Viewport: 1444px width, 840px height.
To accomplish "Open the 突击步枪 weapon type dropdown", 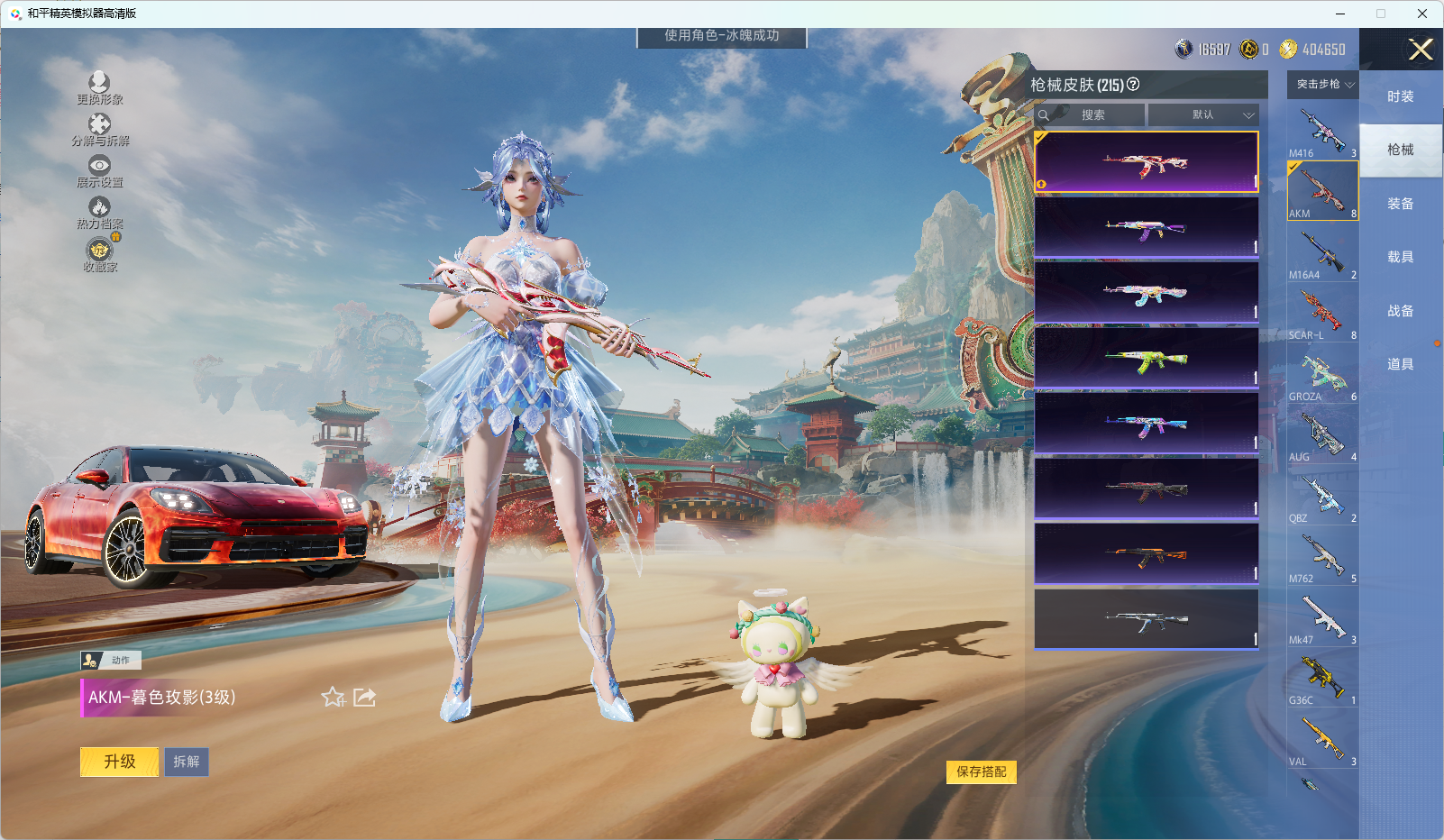I will 1323,85.
